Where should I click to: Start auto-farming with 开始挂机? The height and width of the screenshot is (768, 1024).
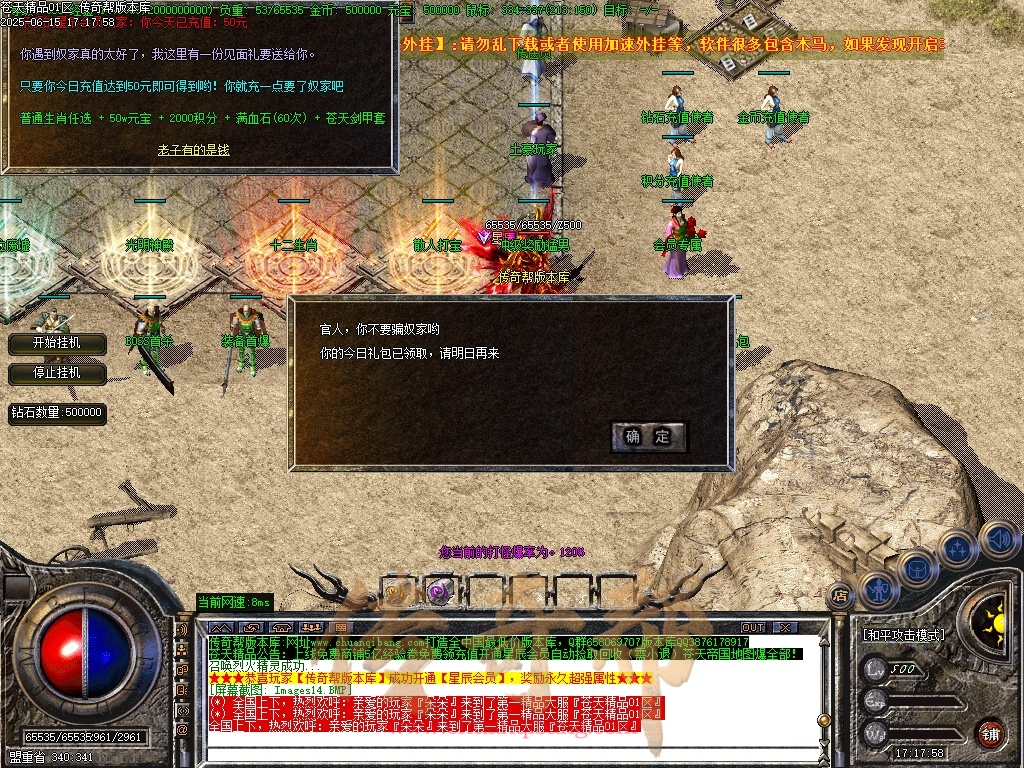click(56, 343)
